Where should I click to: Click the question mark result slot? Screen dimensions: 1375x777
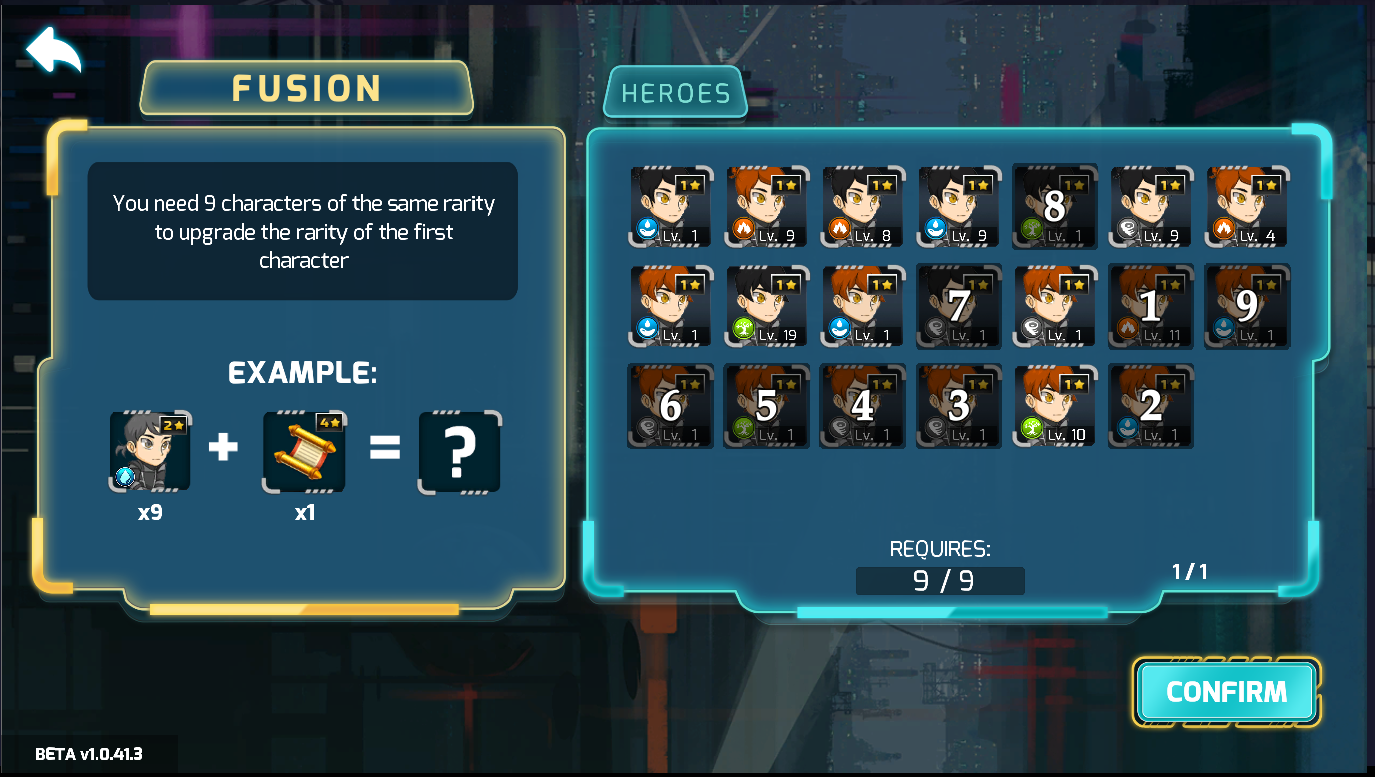(x=459, y=452)
